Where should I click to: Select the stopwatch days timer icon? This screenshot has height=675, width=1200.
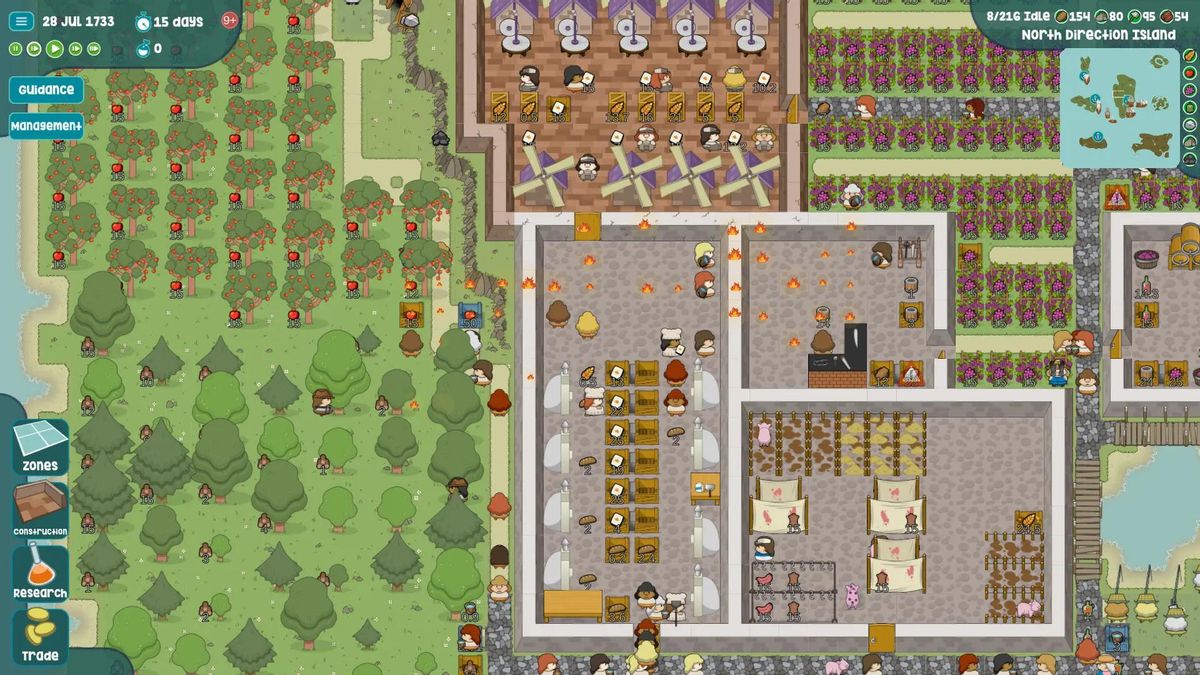pyautogui.click(x=143, y=21)
